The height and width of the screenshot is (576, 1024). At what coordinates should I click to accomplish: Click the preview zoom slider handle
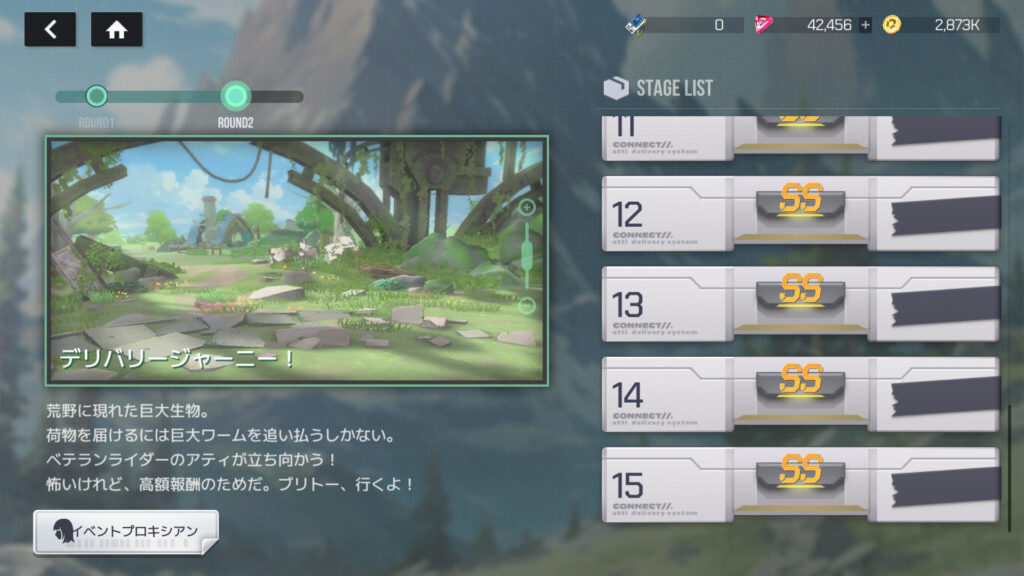(527, 256)
